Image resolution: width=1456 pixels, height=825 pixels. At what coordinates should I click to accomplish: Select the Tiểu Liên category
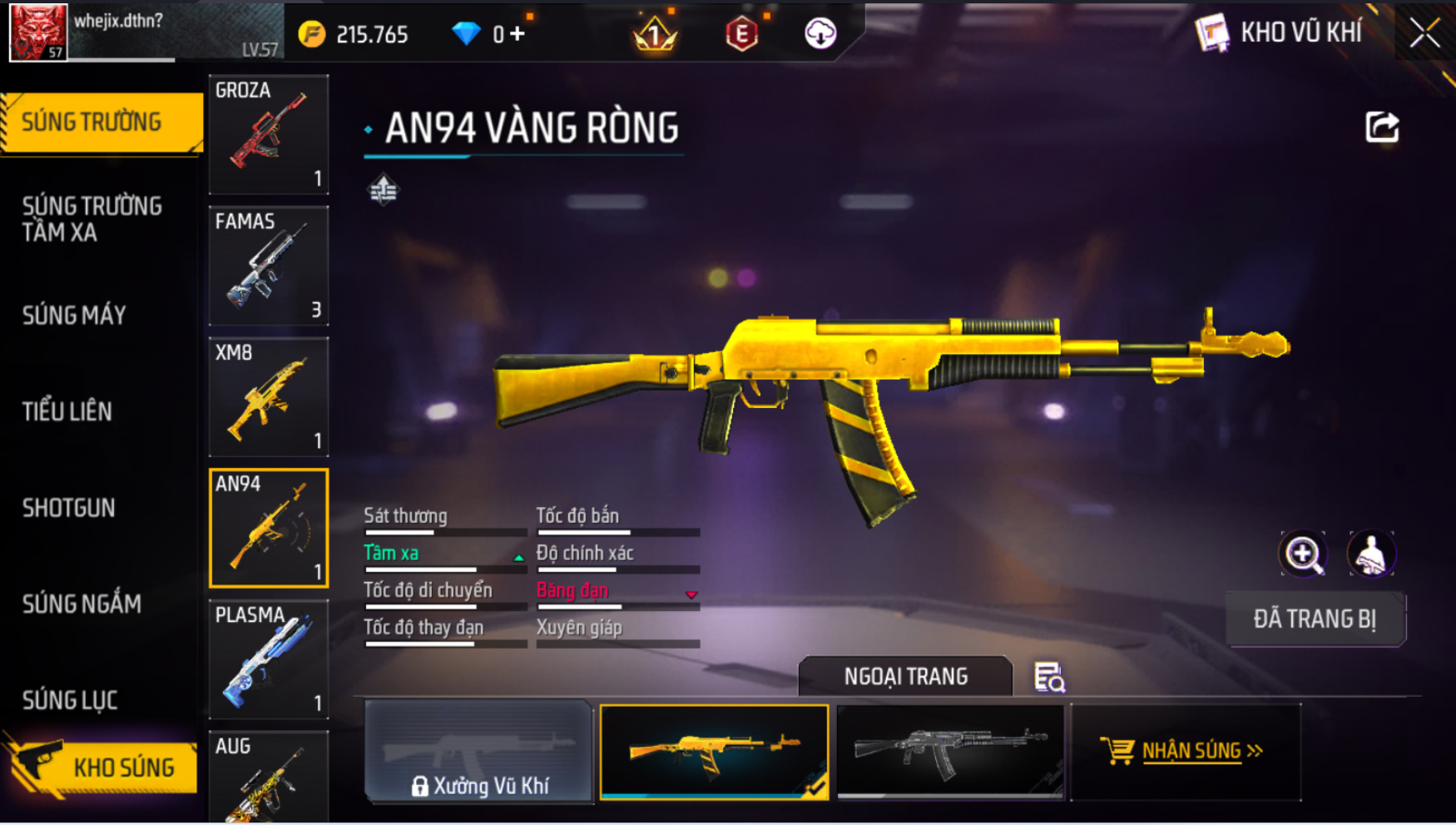tap(67, 411)
